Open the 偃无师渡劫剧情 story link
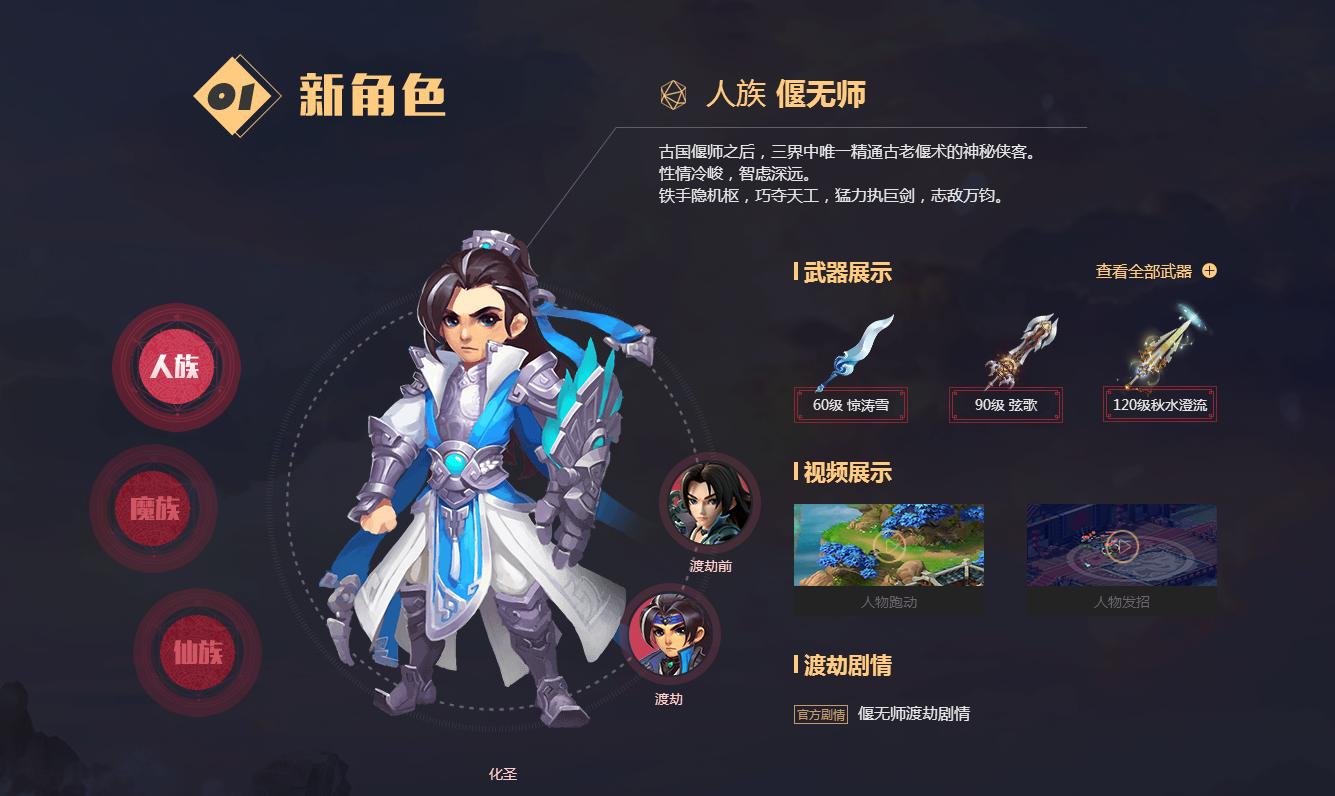 913,714
